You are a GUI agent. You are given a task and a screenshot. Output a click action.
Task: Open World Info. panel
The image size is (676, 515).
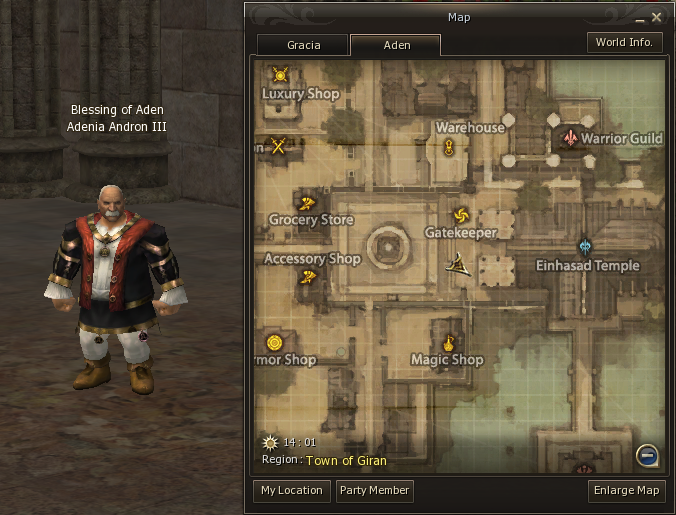coord(624,43)
